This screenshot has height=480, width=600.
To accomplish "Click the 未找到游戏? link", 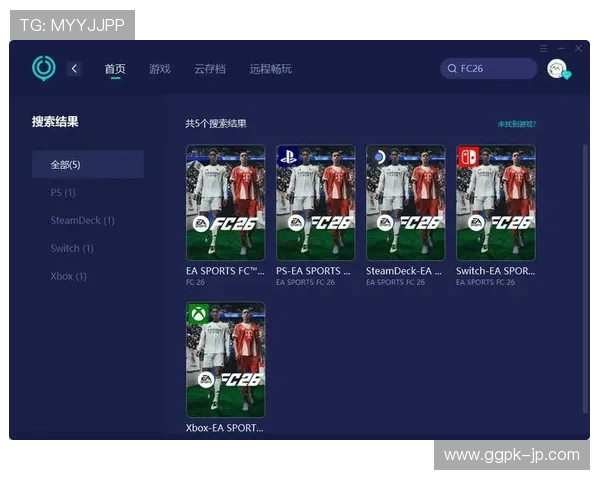I will tap(517, 124).
